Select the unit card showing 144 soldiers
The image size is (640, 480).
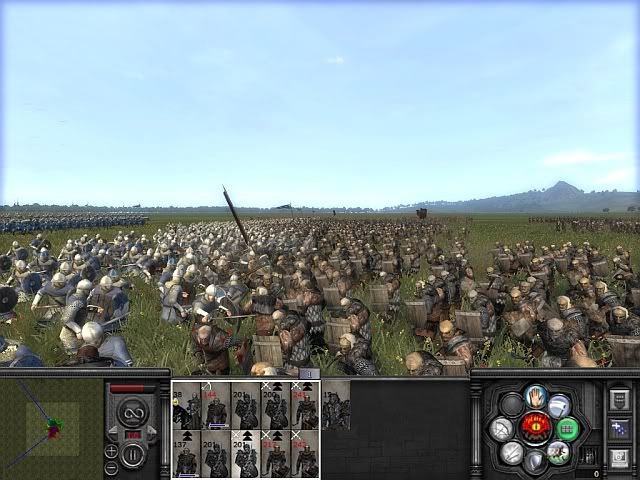(x=216, y=406)
